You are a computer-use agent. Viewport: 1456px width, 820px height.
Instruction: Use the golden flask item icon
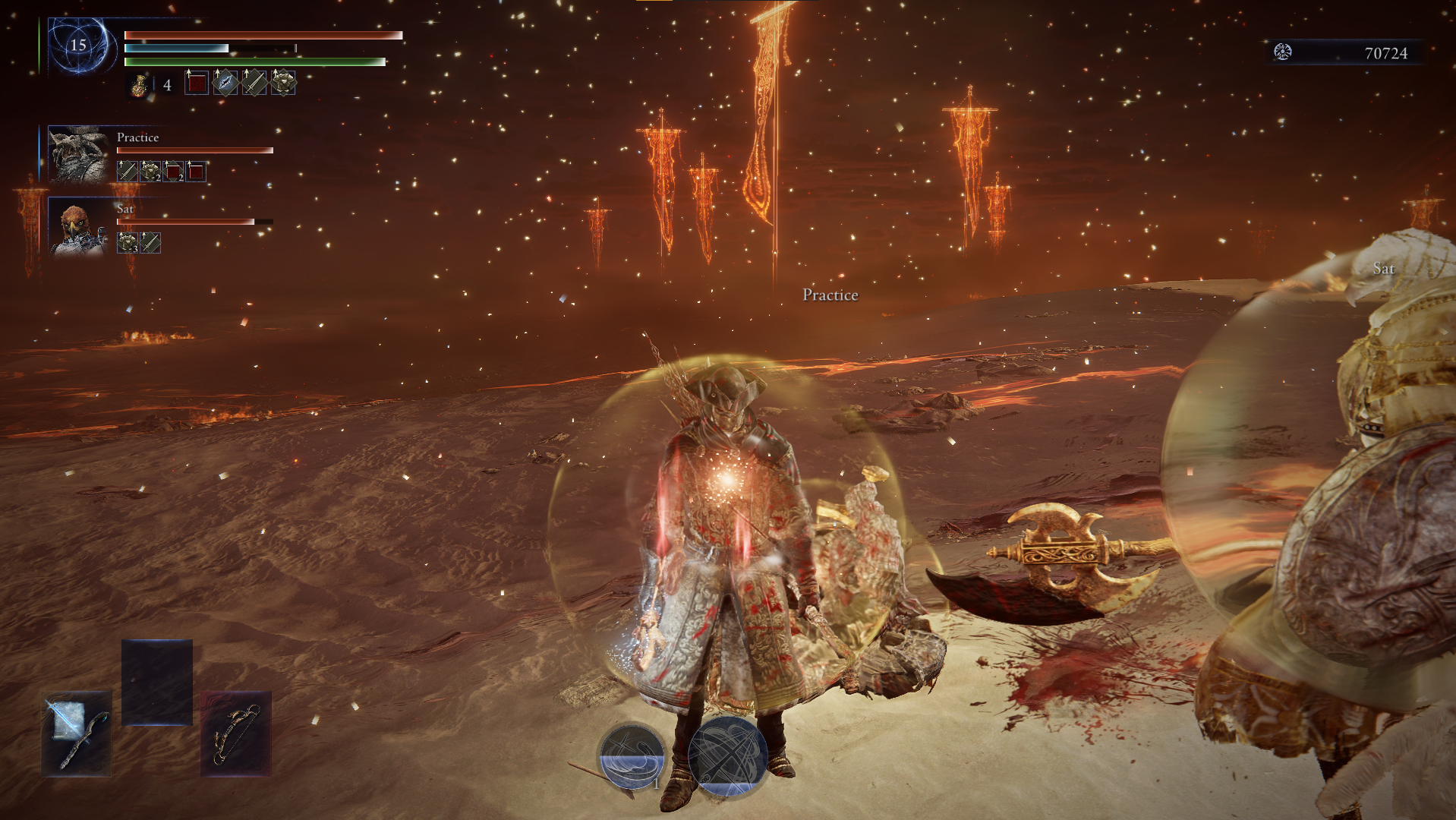click(139, 84)
